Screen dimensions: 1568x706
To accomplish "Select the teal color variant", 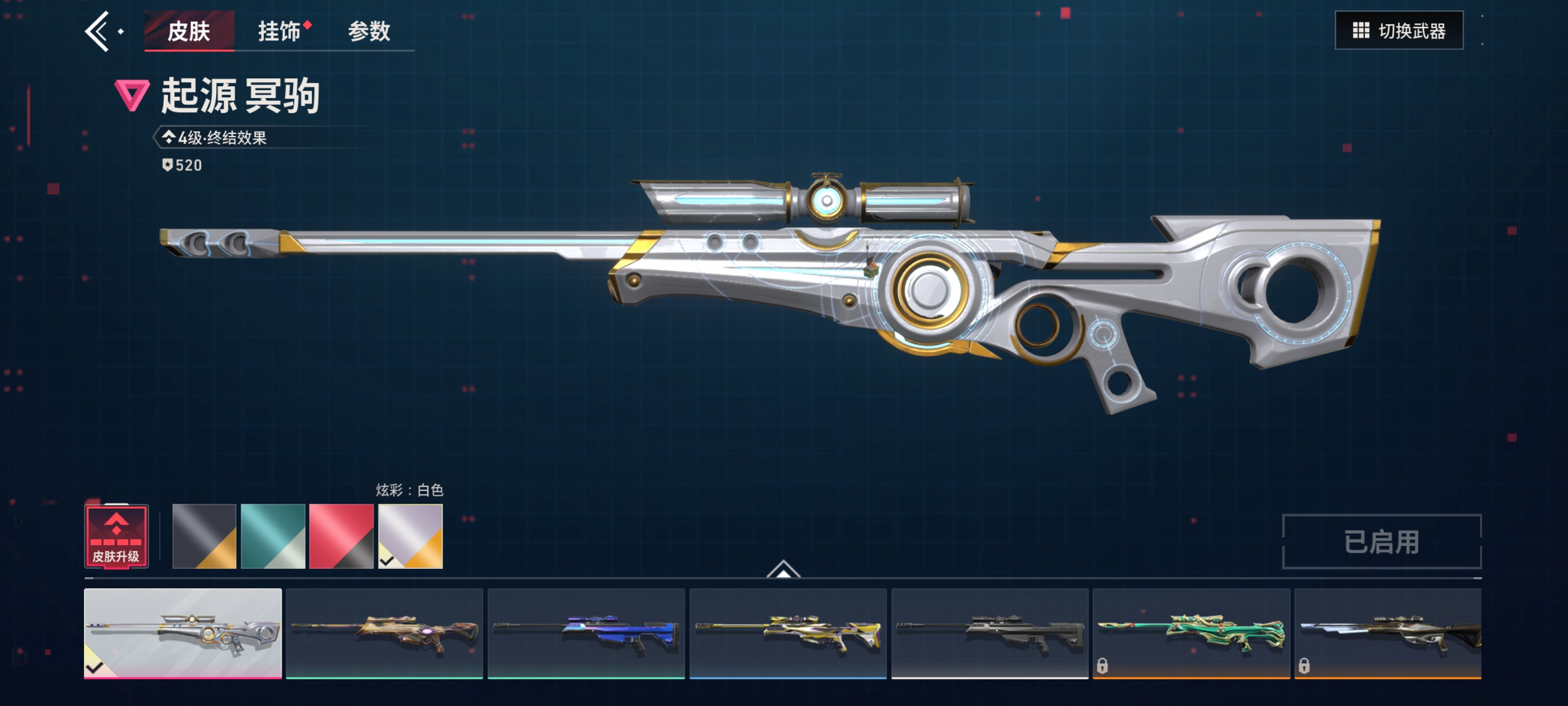I will [273, 536].
